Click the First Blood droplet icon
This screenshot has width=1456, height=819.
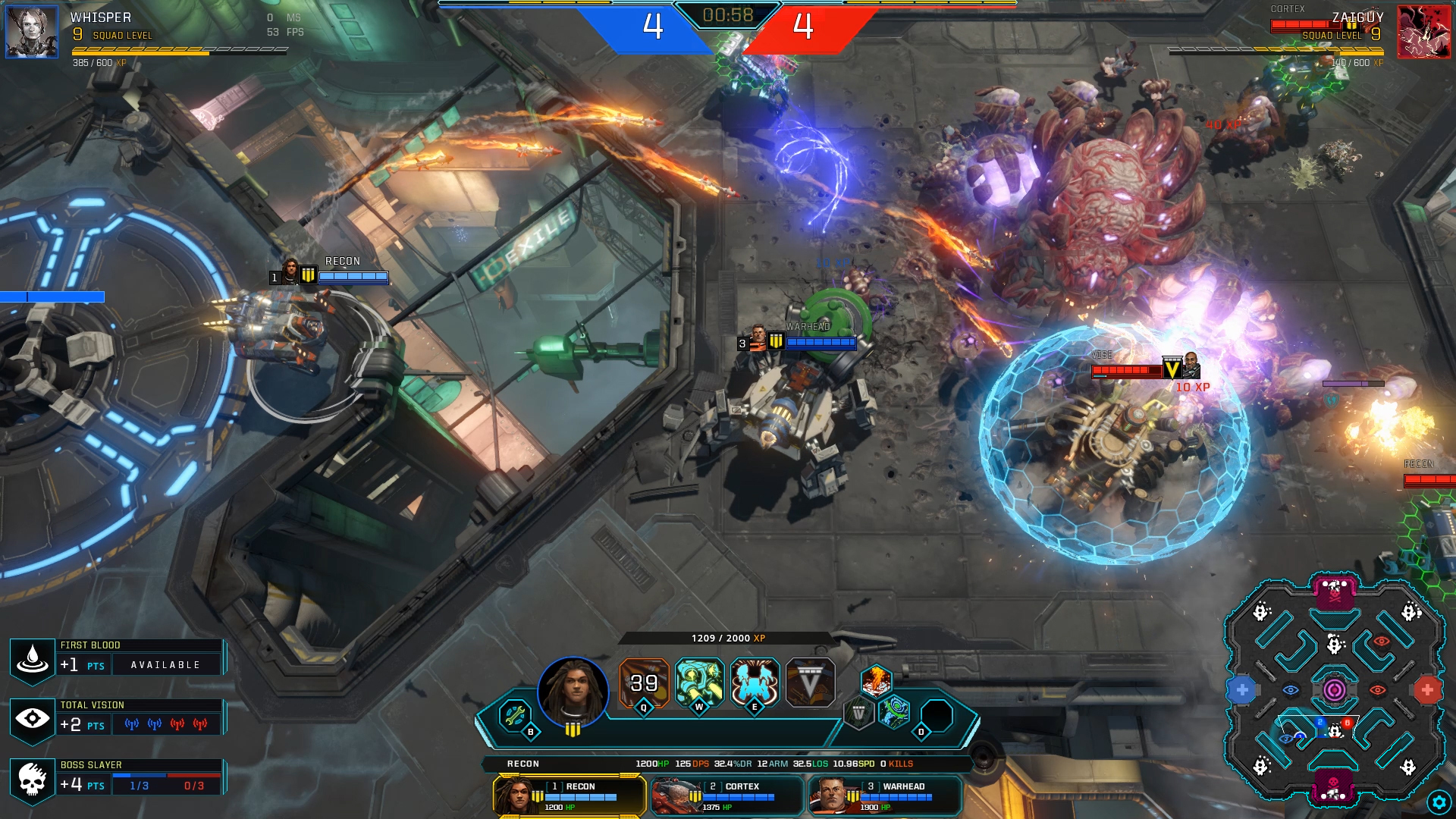click(x=33, y=659)
